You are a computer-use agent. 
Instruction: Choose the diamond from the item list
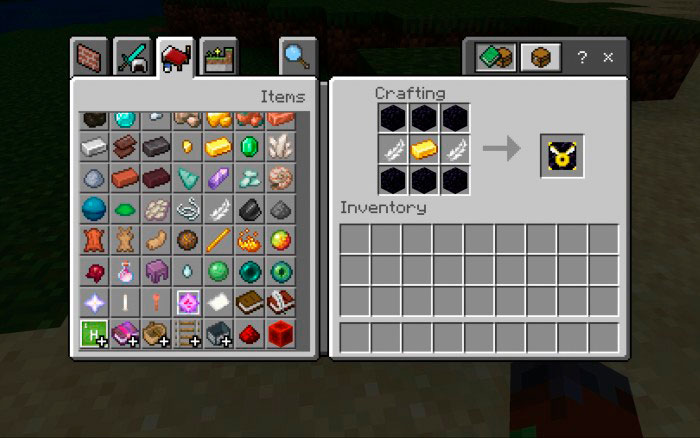tap(125, 118)
